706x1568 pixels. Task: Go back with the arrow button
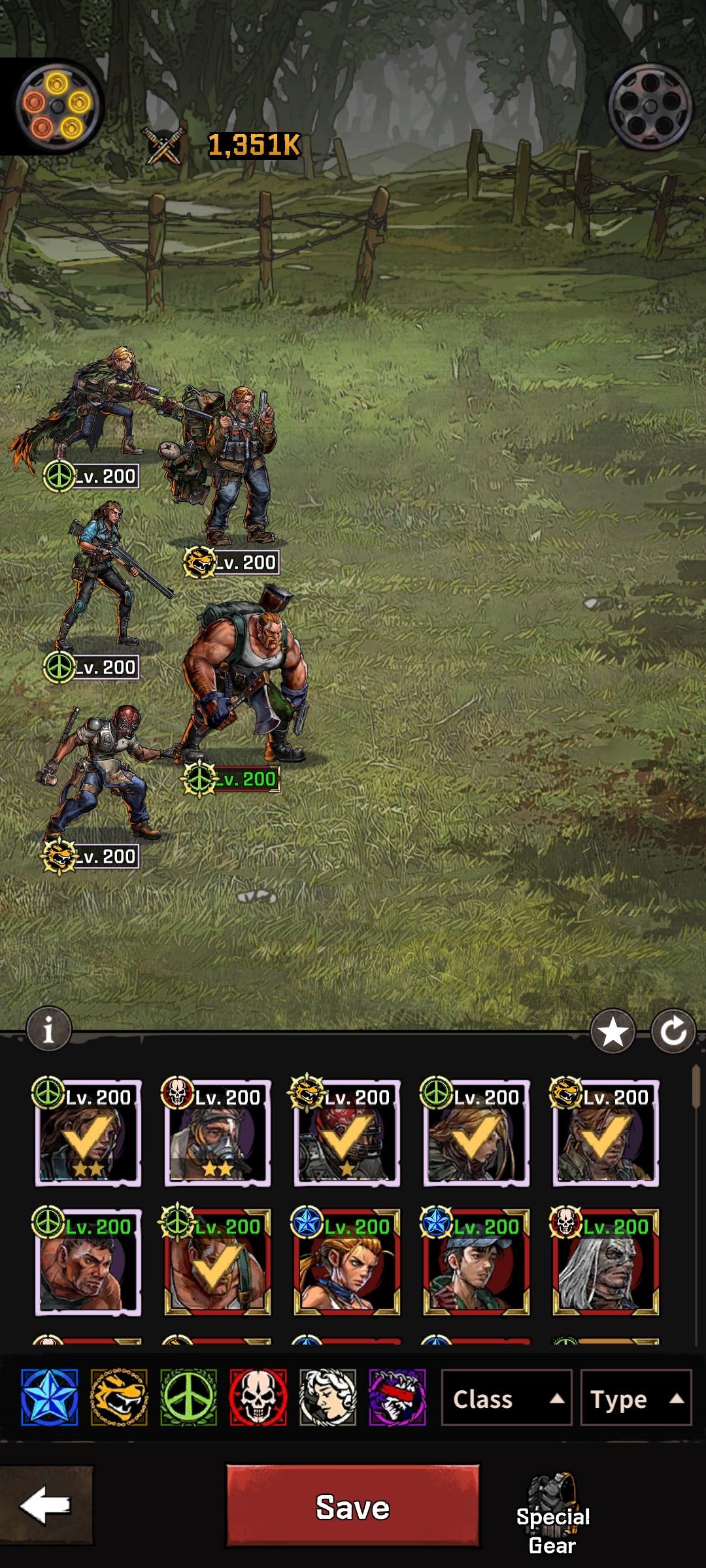(46, 1505)
